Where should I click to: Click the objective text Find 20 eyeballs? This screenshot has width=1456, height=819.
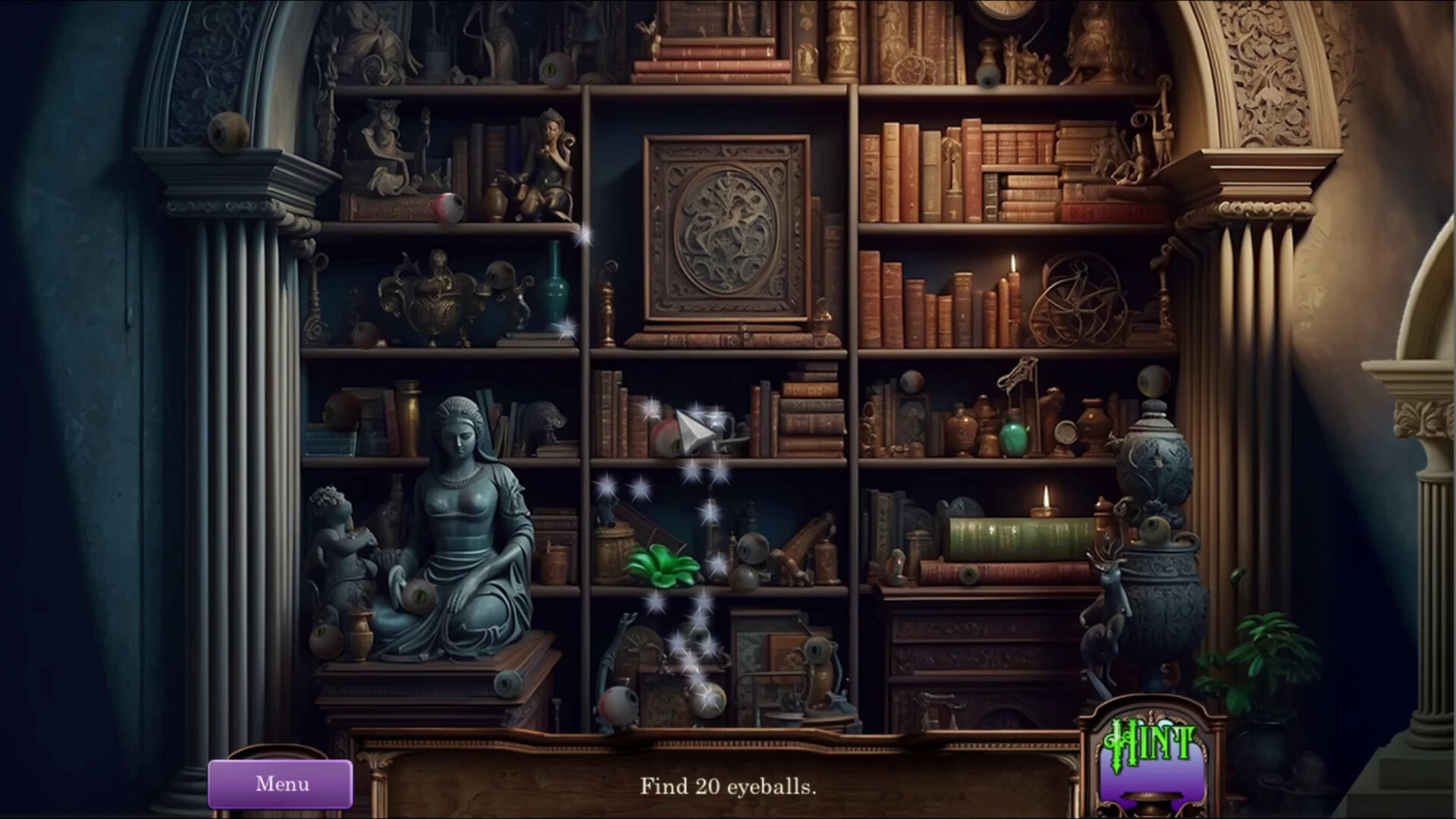point(728,787)
